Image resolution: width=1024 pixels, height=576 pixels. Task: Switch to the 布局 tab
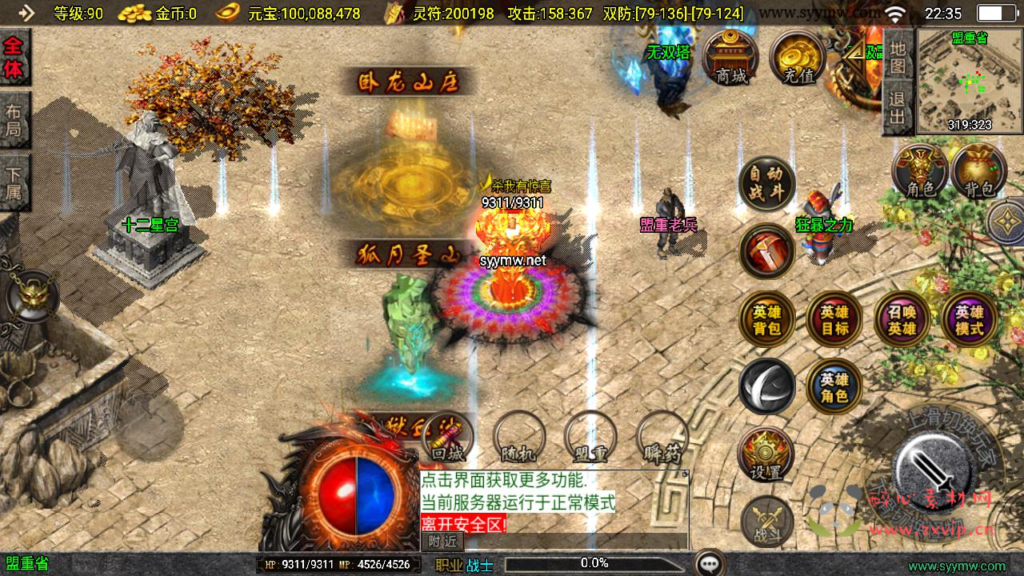tap(14, 120)
